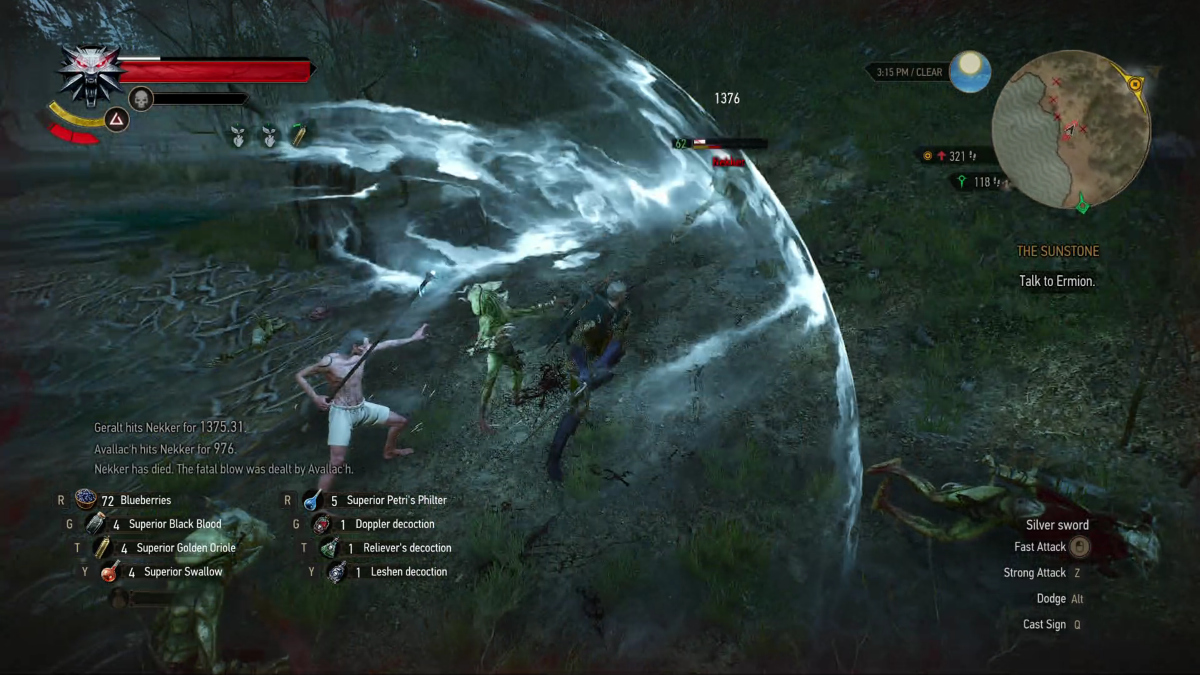The height and width of the screenshot is (675, 1200).
Task: Click the rightmost active buff icon
Action: pyautogui.click(x=298, y=135)
